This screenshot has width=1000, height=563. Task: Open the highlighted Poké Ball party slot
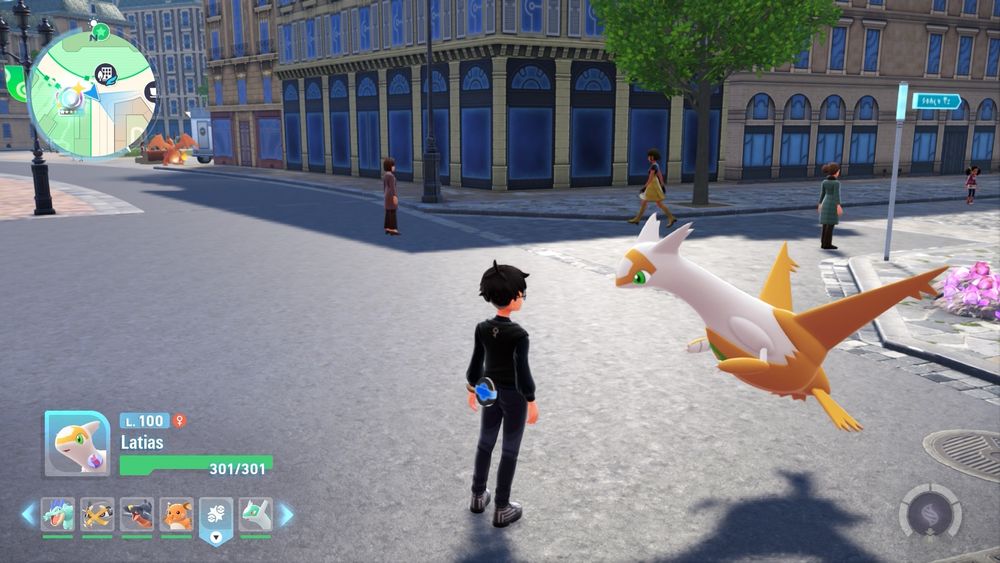pos(216,516)
